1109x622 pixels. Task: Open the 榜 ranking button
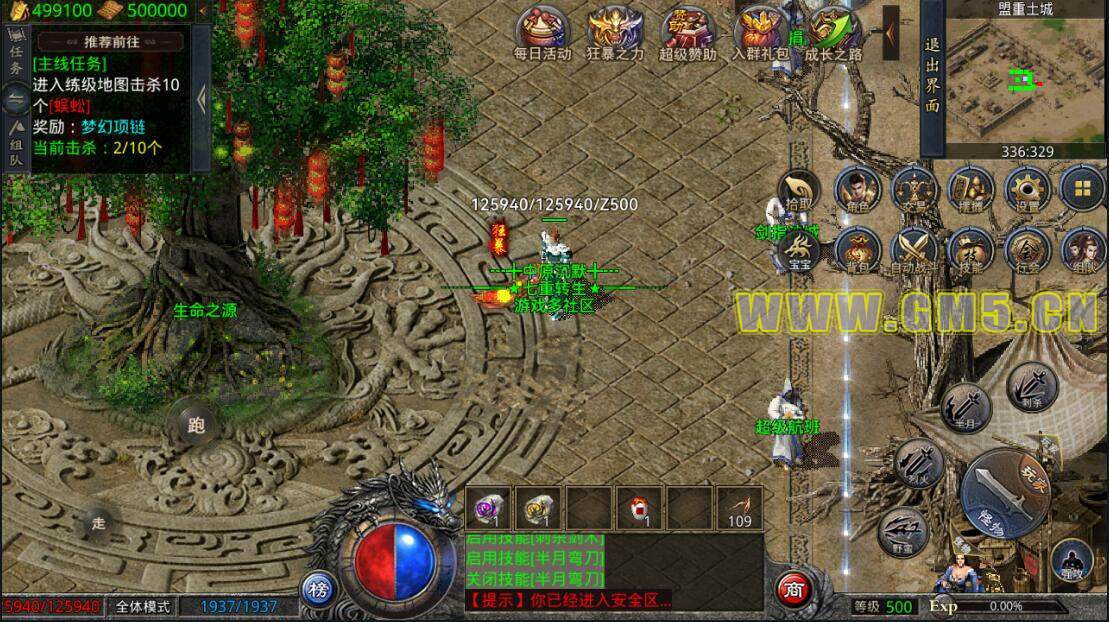tap(318, 590)
